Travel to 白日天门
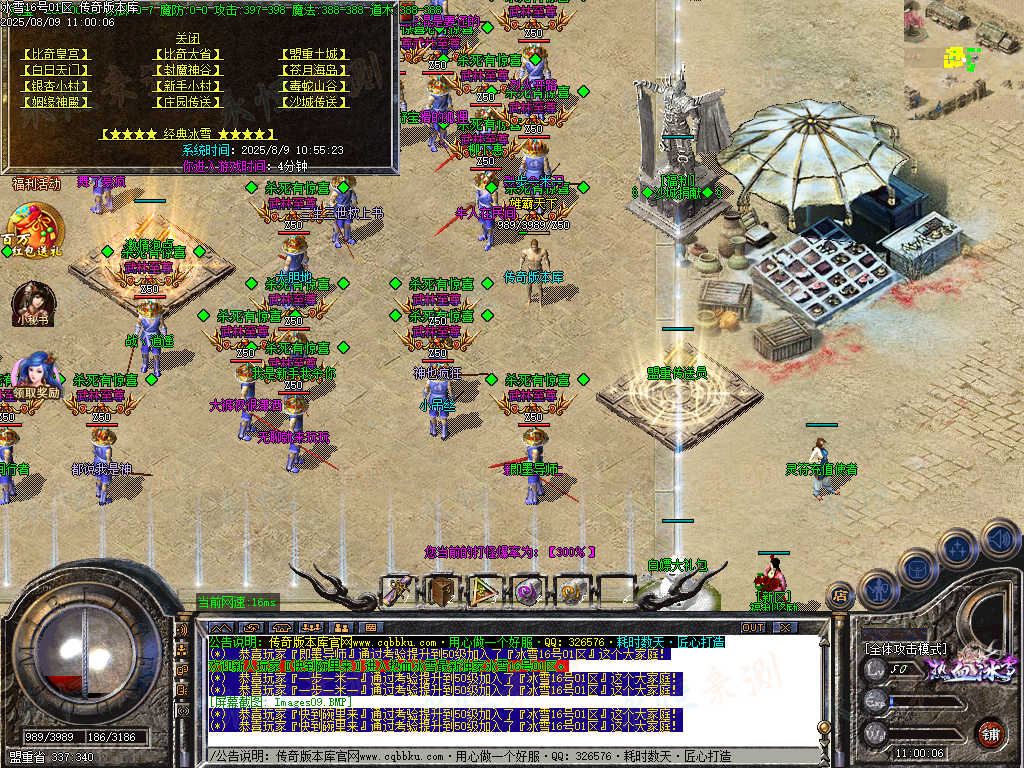 (x=55, y=70)
